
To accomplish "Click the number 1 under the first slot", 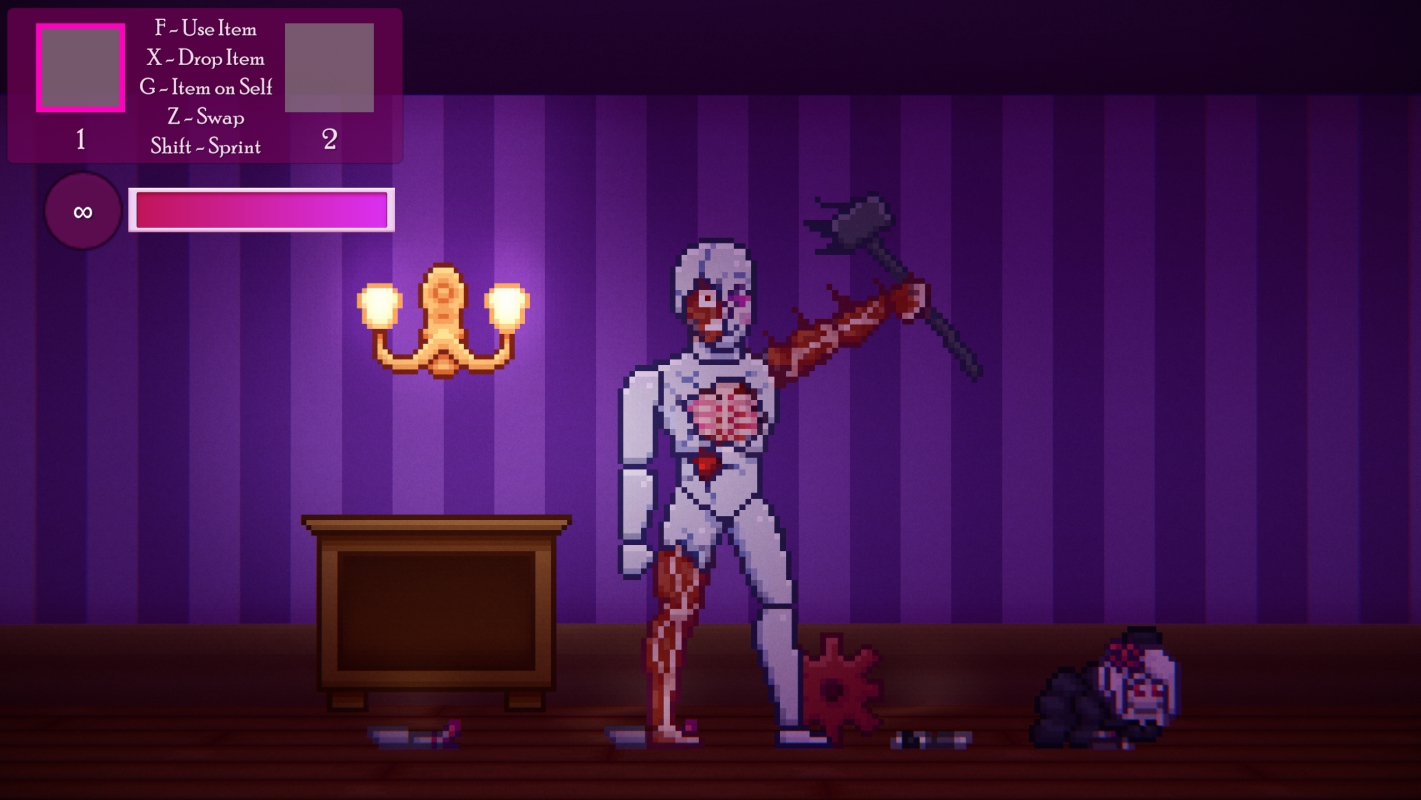I will pos(80,140).
